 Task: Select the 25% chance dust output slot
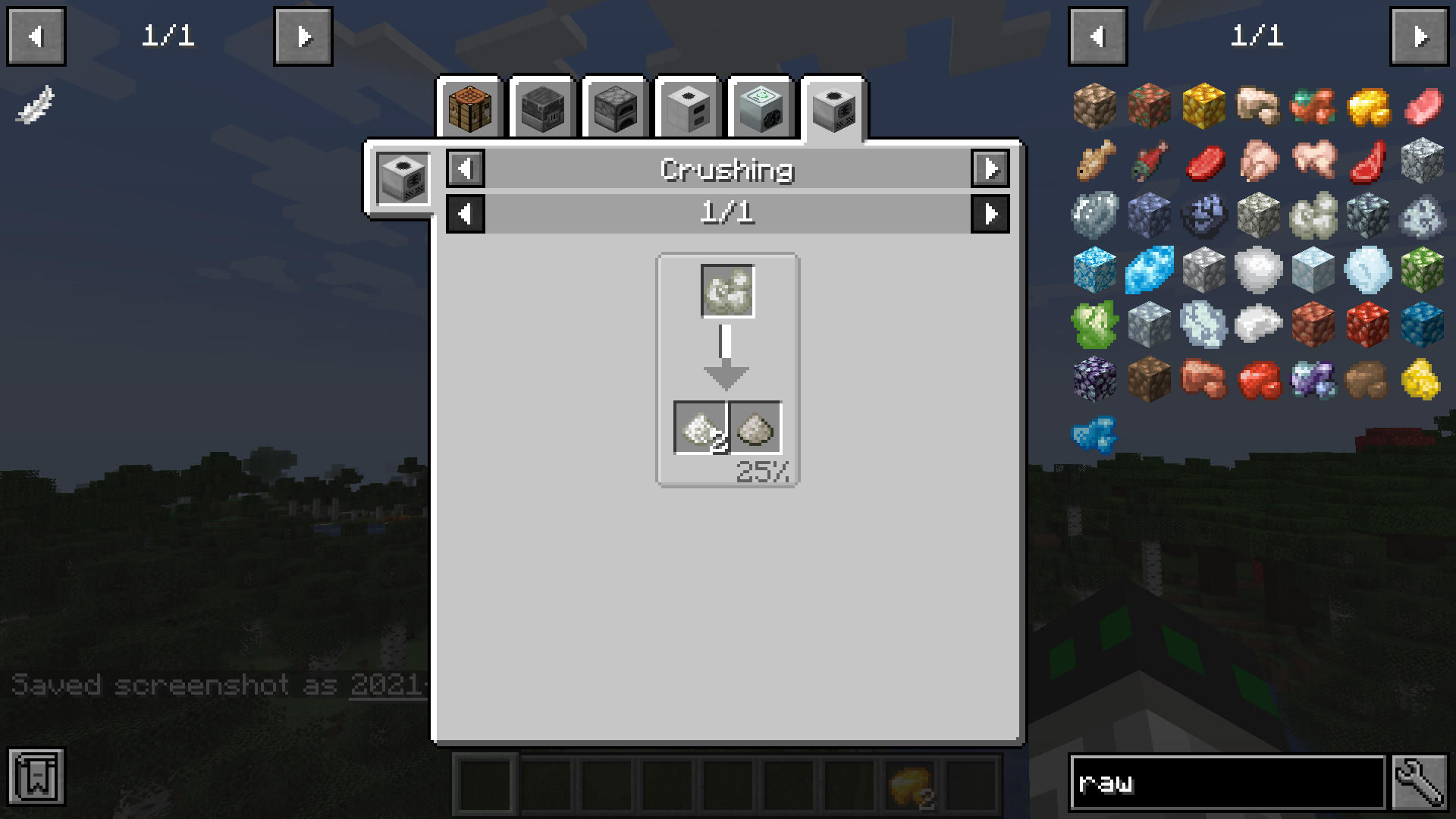point(755,428)
